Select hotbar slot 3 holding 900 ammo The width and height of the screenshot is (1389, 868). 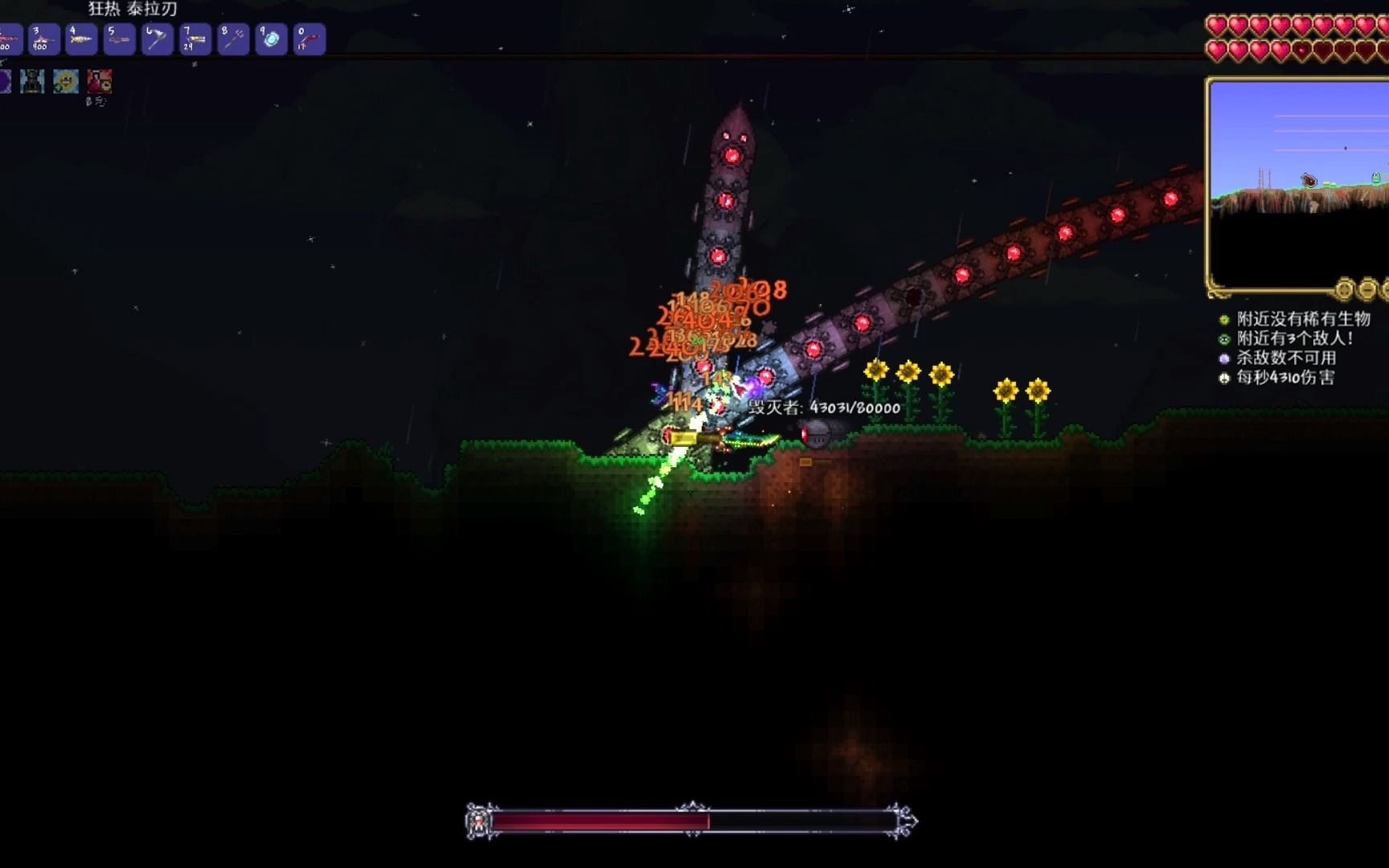point(43,39)
